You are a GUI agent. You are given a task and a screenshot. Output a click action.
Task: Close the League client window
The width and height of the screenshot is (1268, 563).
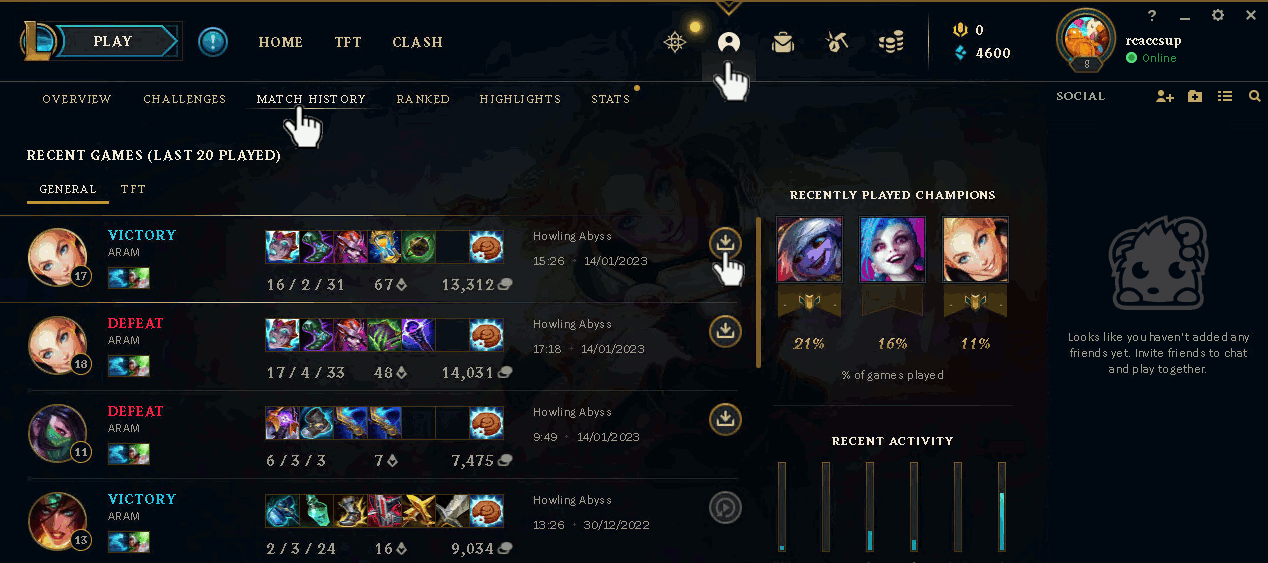point(1250,15)
